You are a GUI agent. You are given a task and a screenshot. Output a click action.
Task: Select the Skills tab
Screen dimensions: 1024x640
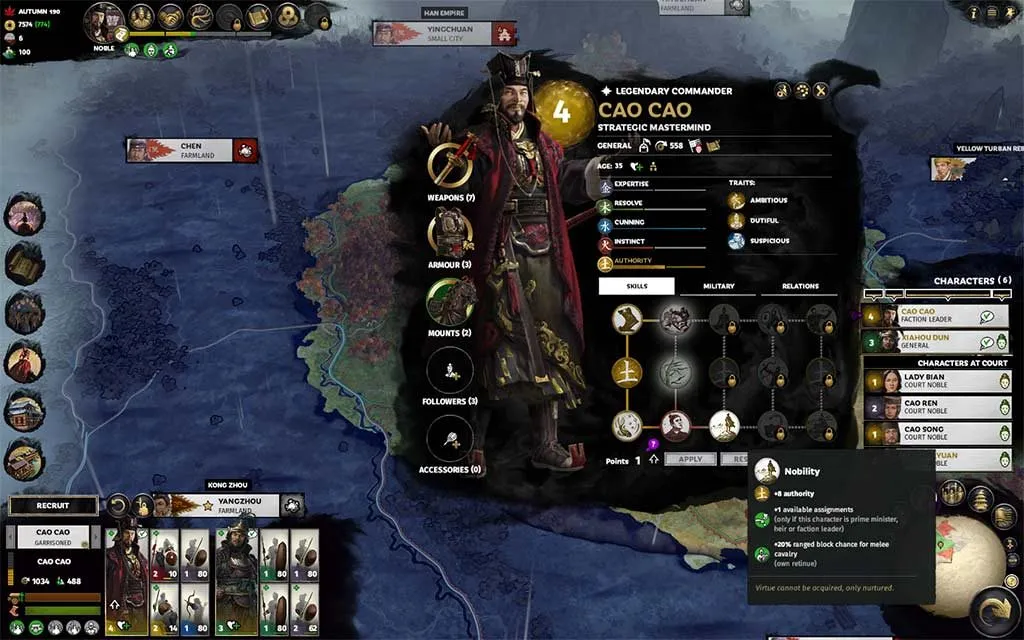point(637,286)
